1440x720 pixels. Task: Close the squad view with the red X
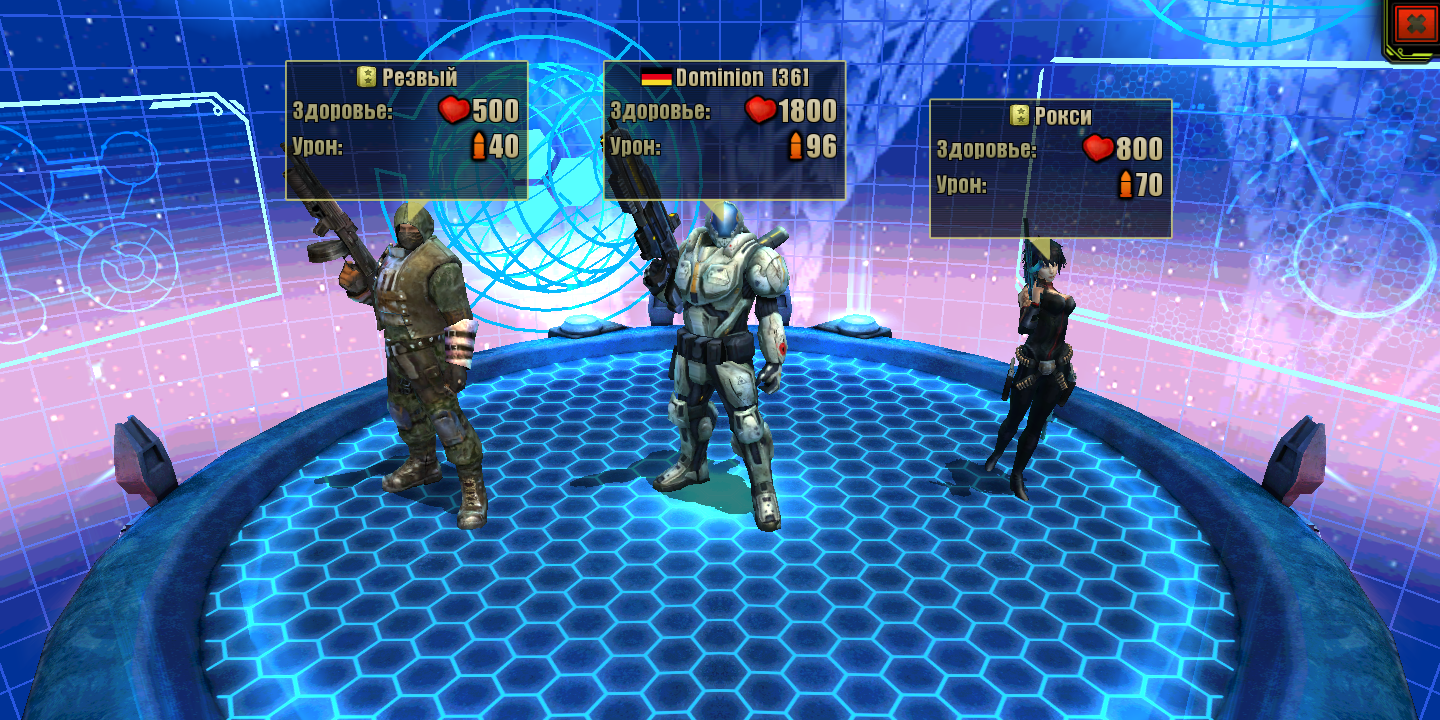coord(1414,24)
